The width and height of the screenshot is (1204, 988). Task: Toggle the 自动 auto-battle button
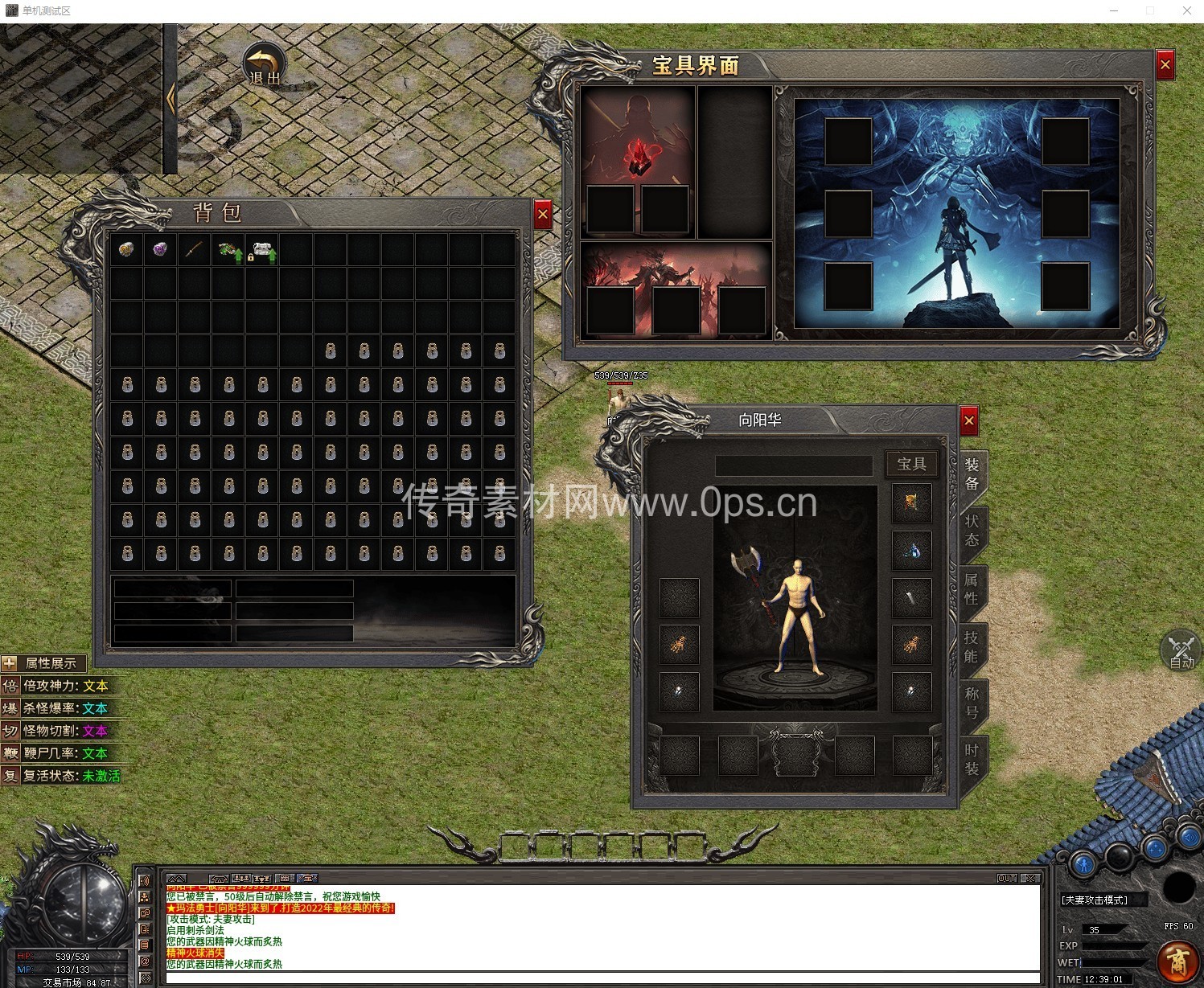click(x=1181, y=651)
